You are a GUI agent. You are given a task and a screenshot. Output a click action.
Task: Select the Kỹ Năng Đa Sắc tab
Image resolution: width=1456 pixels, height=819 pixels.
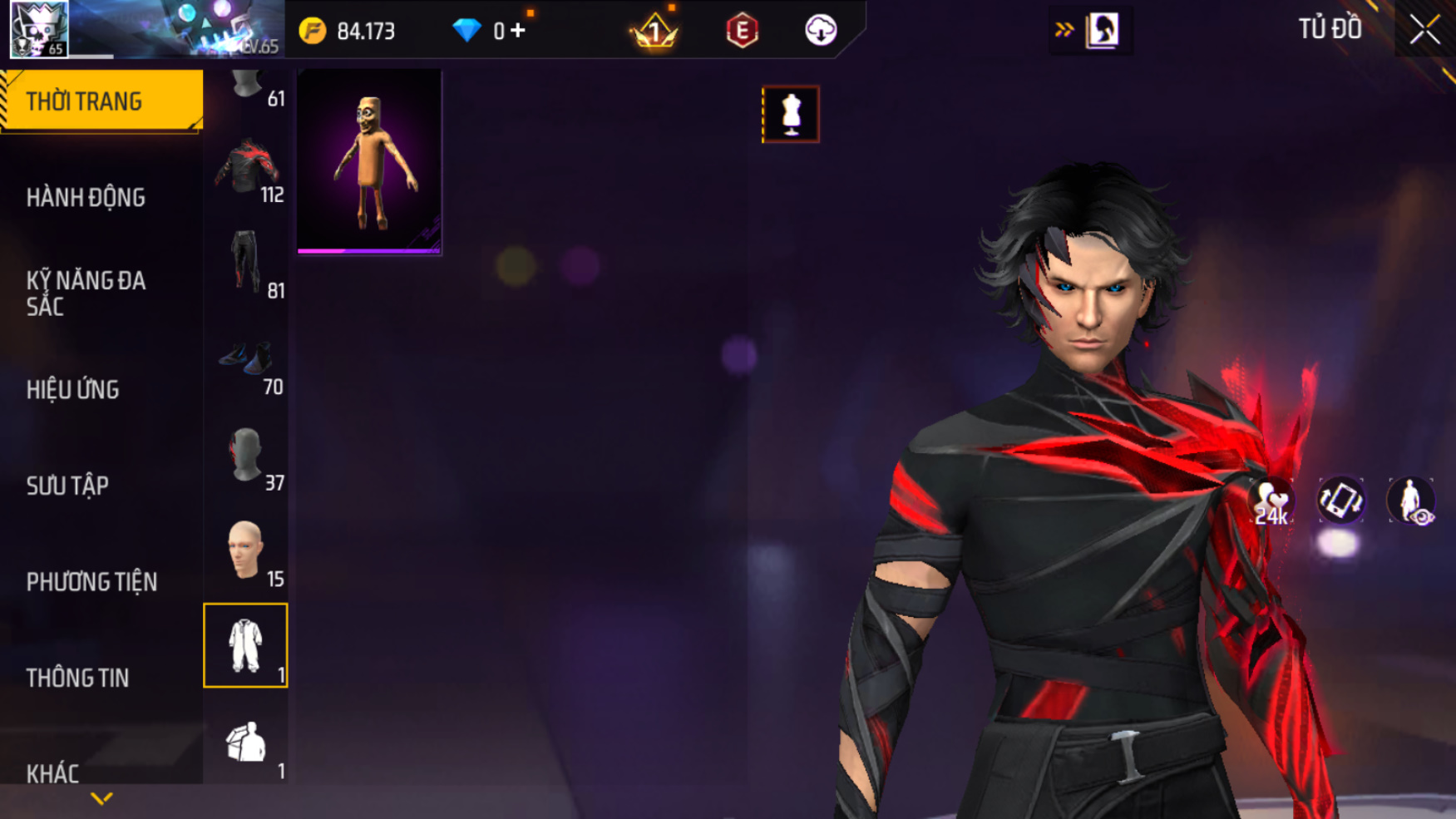point(86,293)
